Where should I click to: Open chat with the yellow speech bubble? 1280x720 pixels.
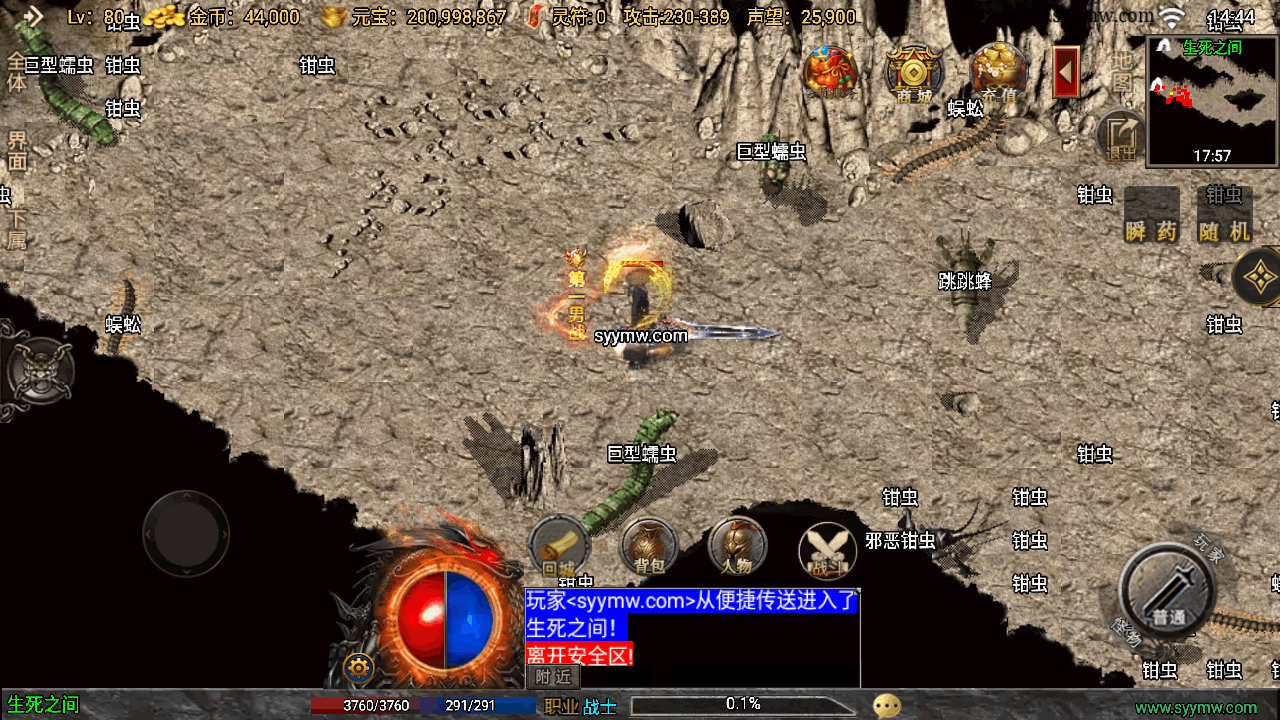pyautogui.click(x=887, y=706)
